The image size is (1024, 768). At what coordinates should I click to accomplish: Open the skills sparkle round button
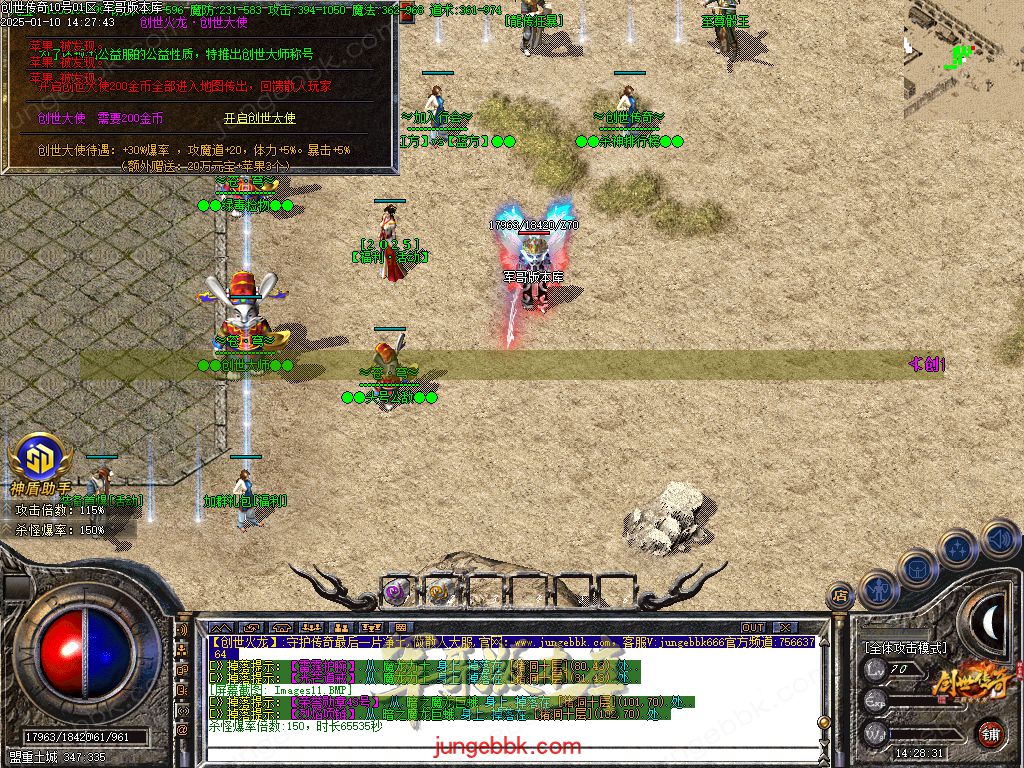point(959,549)
